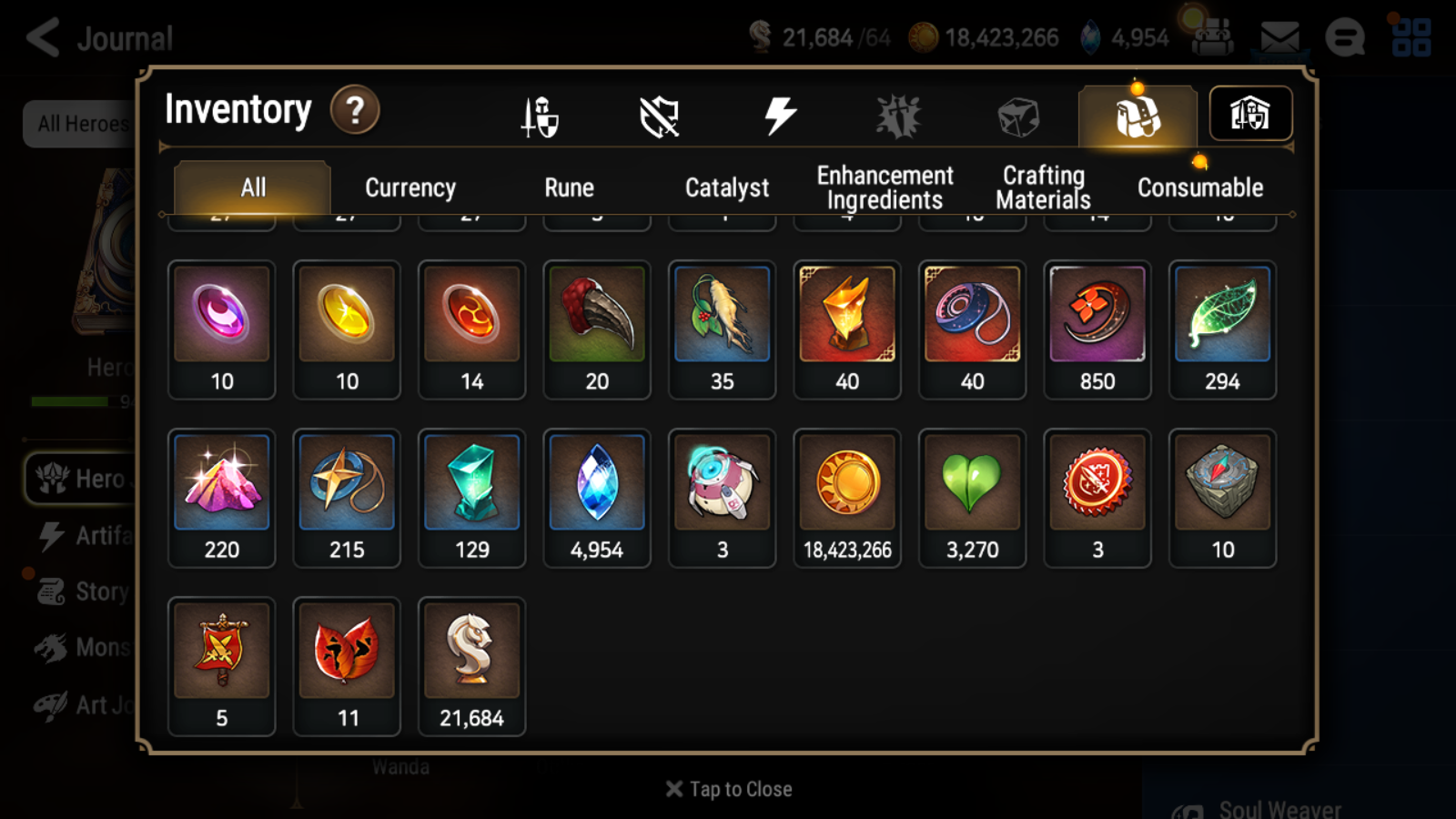Open the mail inbox icon
1456x819 pixels.
pyautogui.click(x=1280, y=36)
